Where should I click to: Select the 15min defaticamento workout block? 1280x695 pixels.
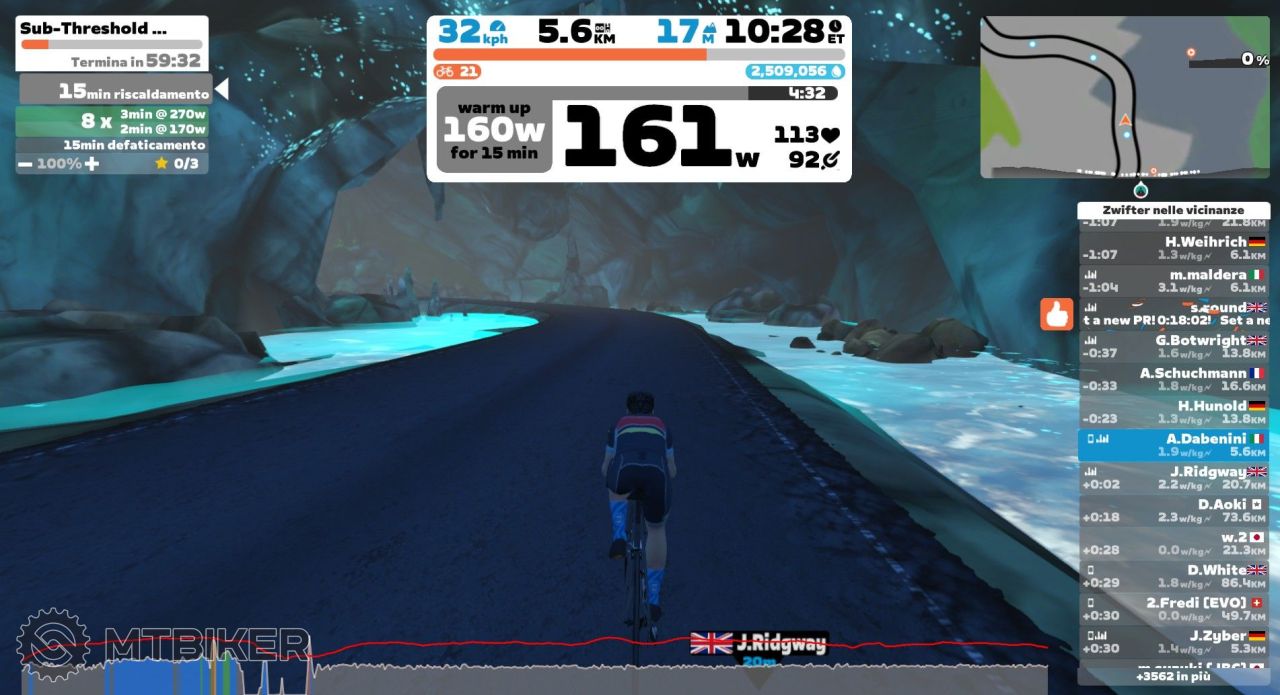(115, 146)
